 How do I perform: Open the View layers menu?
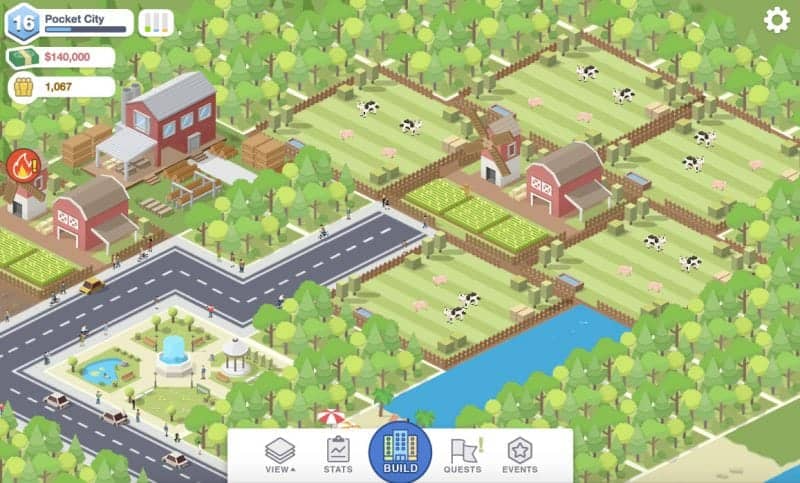280,455
